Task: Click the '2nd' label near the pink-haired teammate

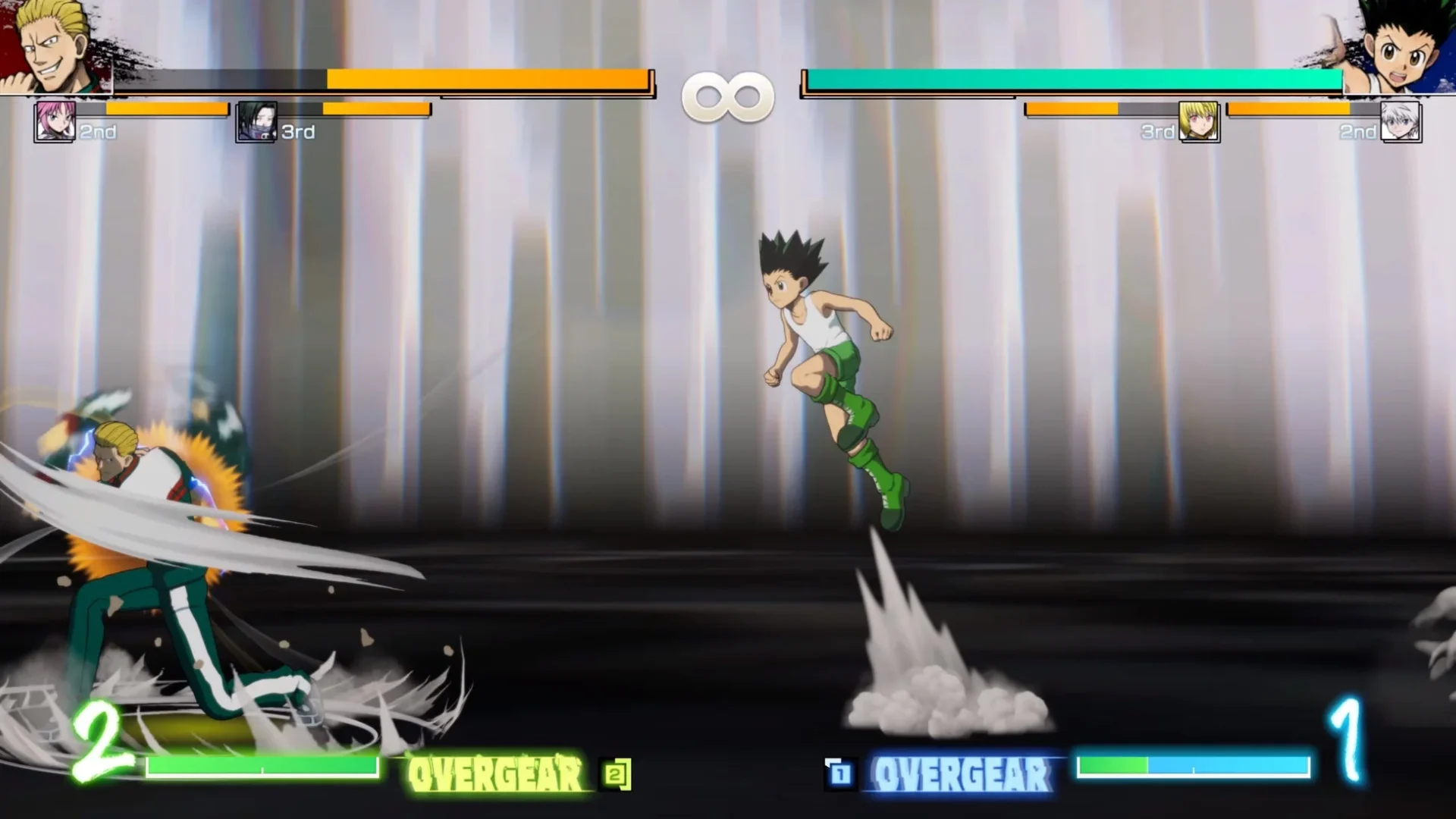Action: tap(97, 132)
